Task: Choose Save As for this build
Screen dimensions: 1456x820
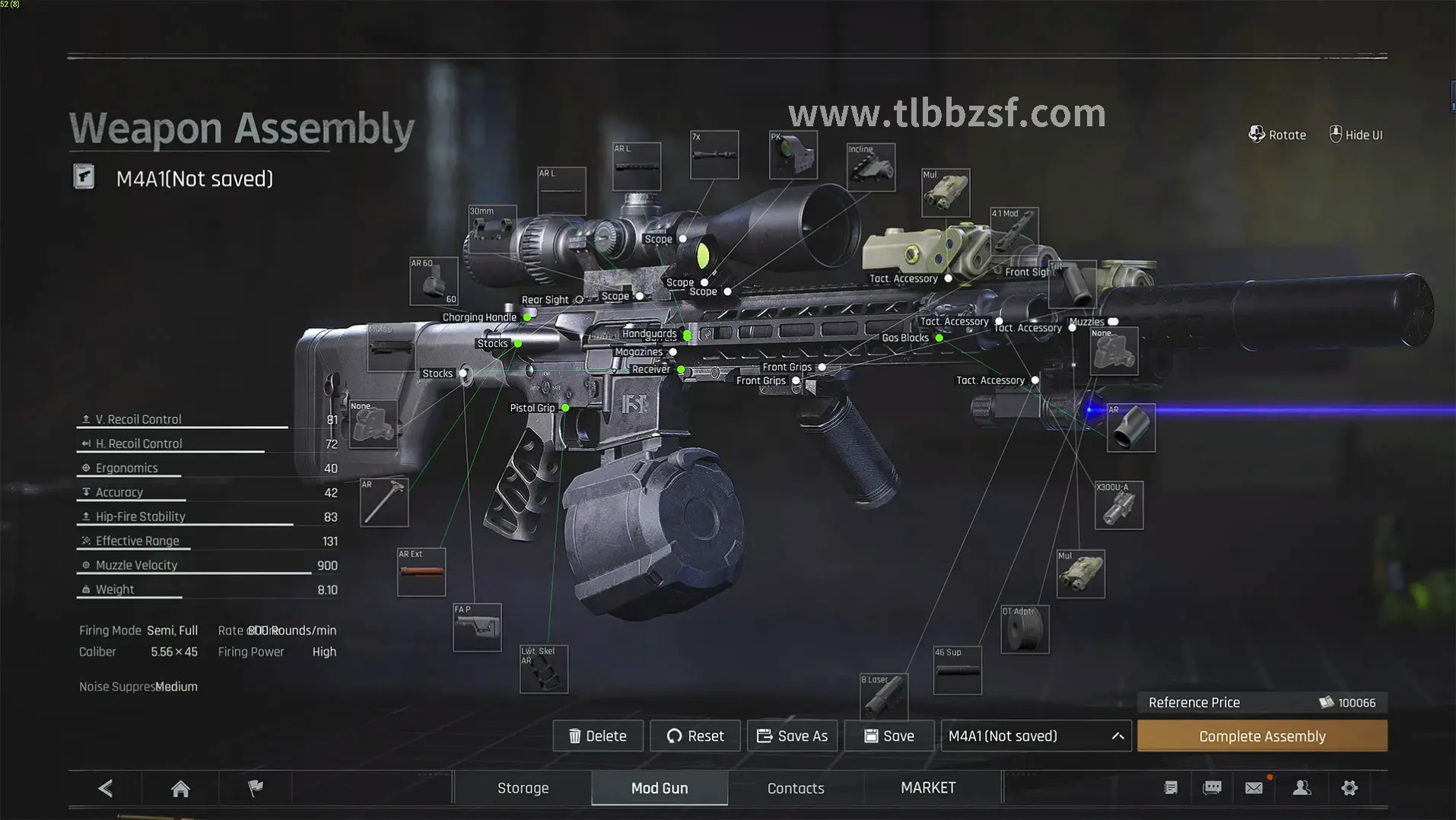Action: (792, 736)
